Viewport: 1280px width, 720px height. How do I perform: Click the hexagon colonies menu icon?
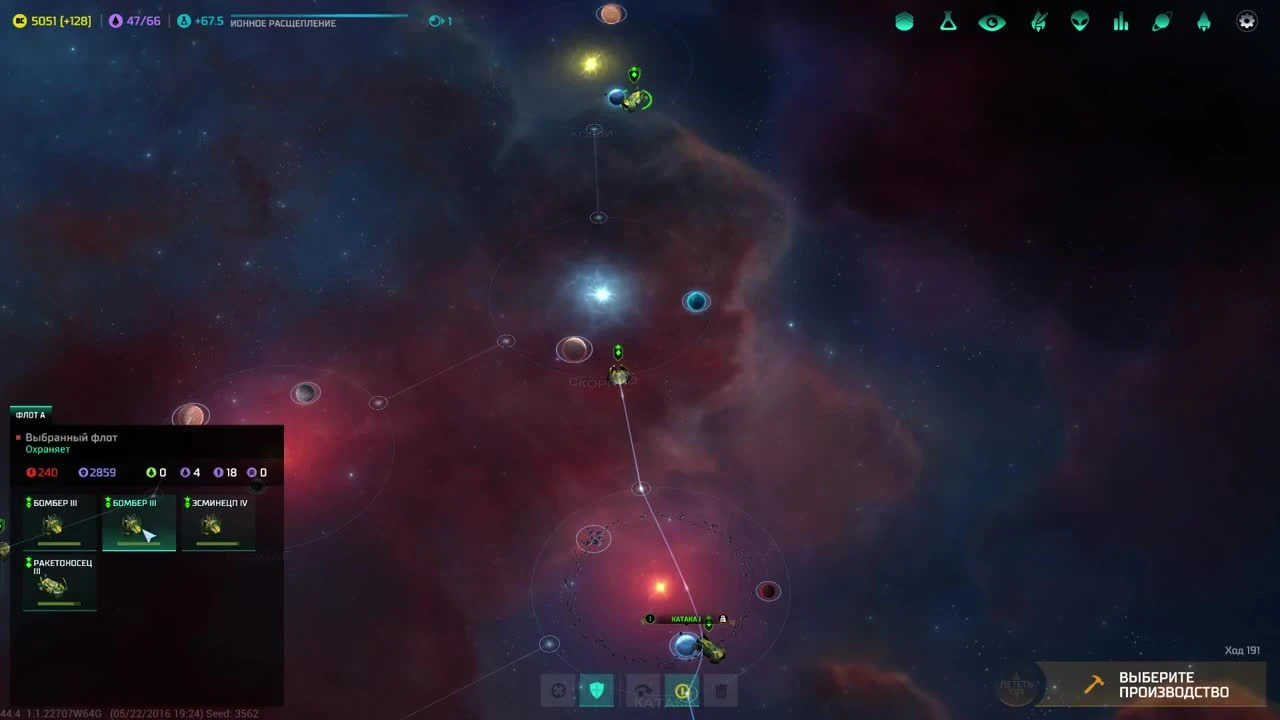(904, 20)
